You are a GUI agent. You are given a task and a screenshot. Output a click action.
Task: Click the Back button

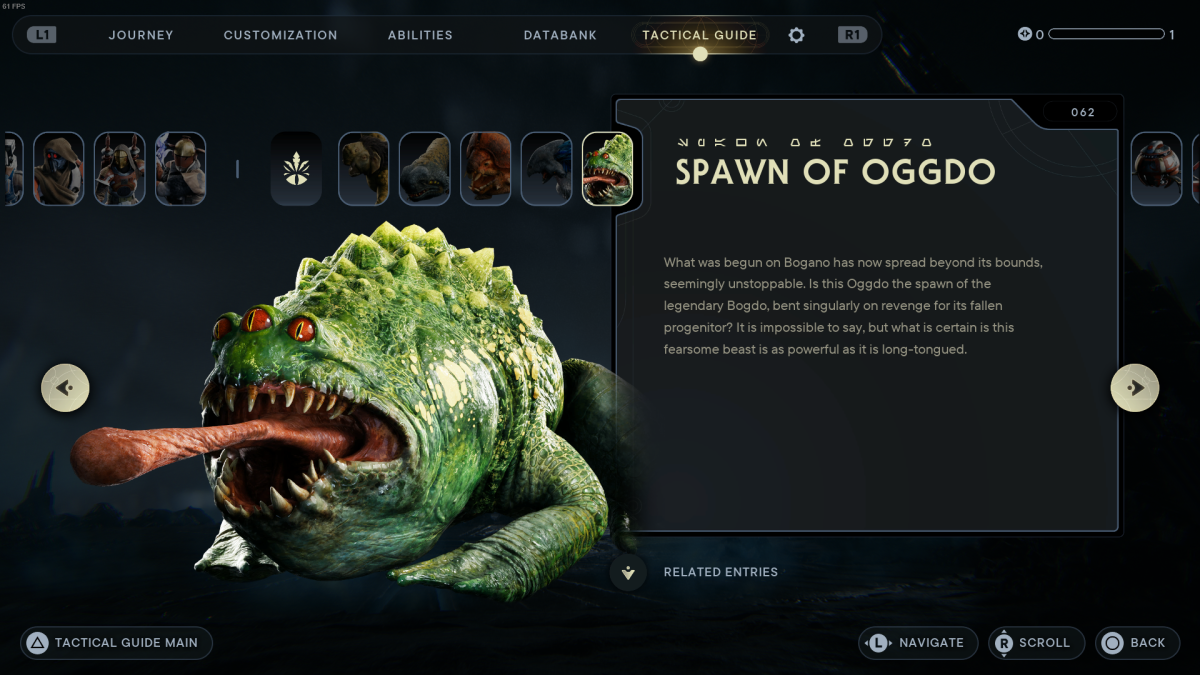[x=1137, y=643]
